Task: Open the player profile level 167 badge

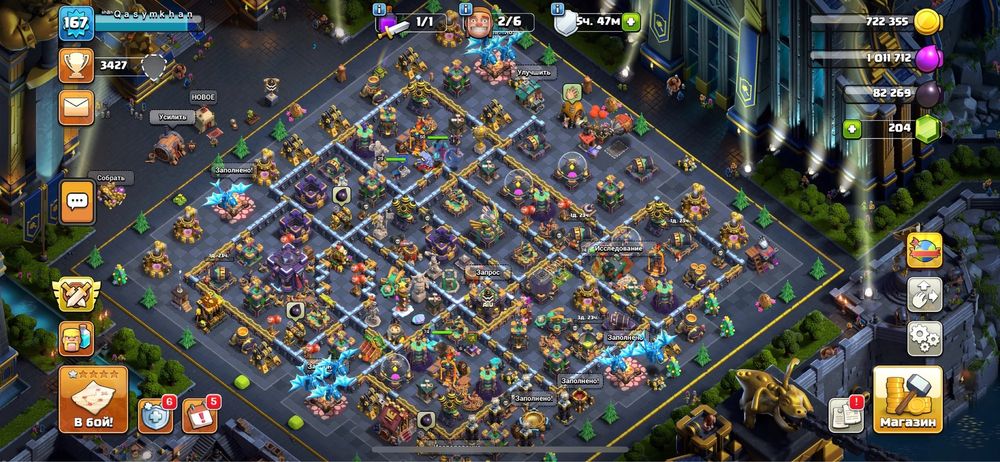Action: [x=75, y=23]
